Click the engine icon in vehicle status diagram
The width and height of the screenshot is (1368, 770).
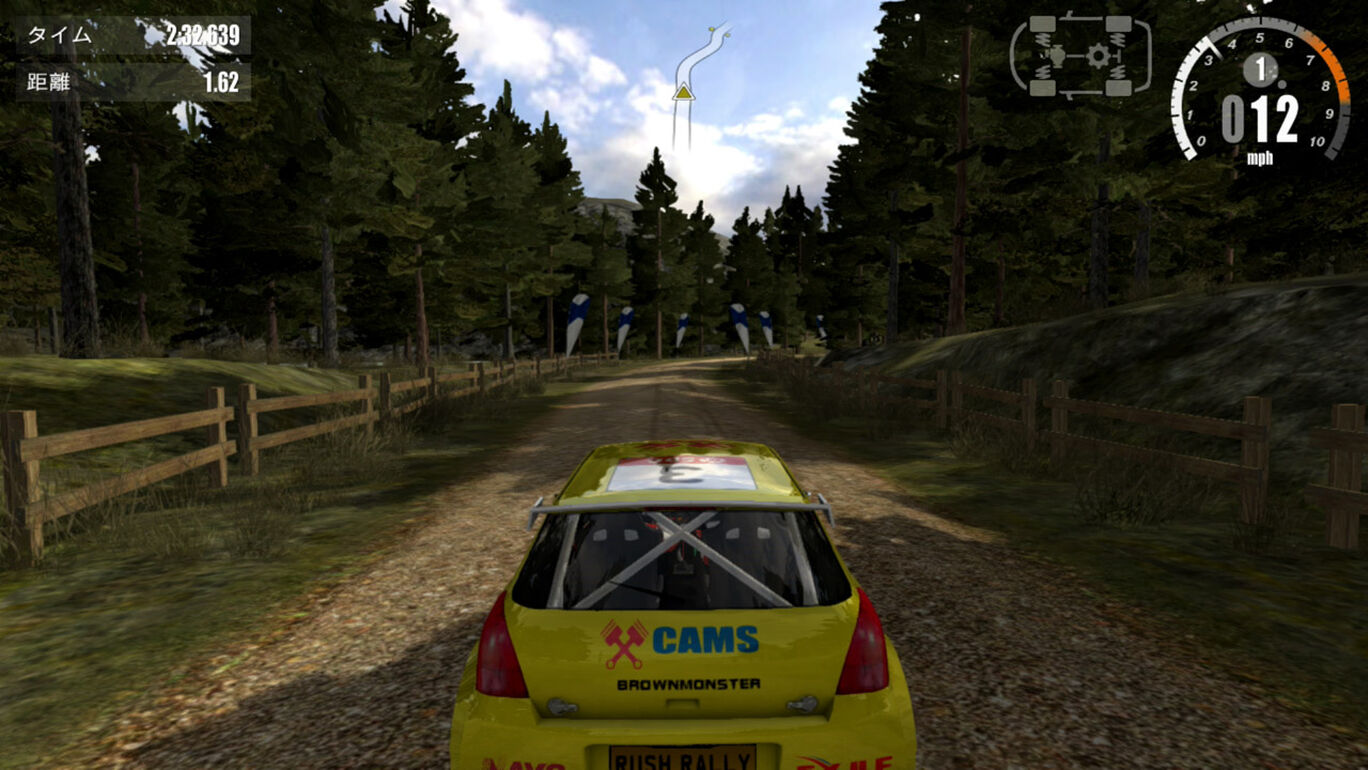pyautogui.click(x=1058, y=57)
